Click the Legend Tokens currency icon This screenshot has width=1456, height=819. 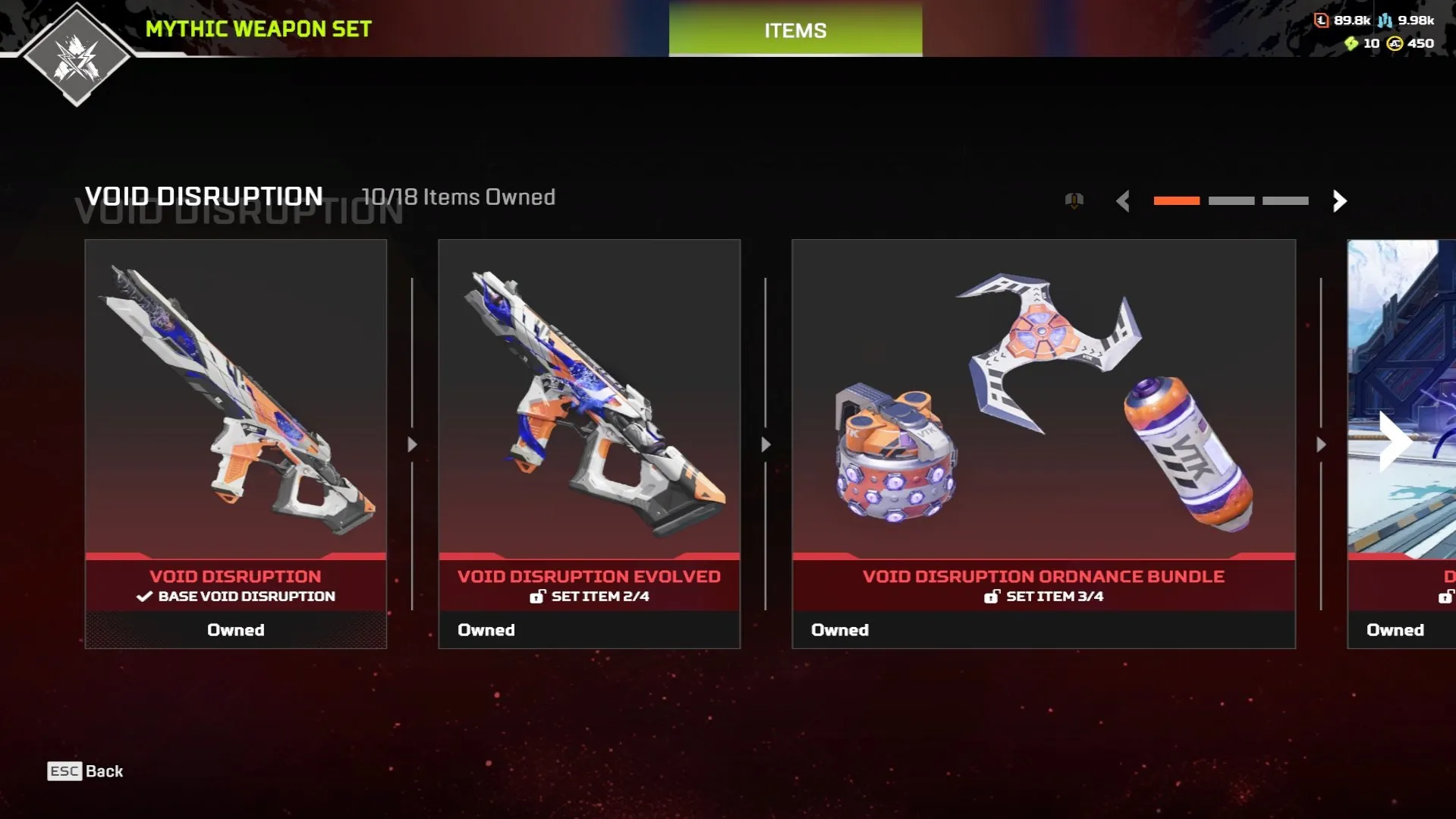tap(1322, 20)
